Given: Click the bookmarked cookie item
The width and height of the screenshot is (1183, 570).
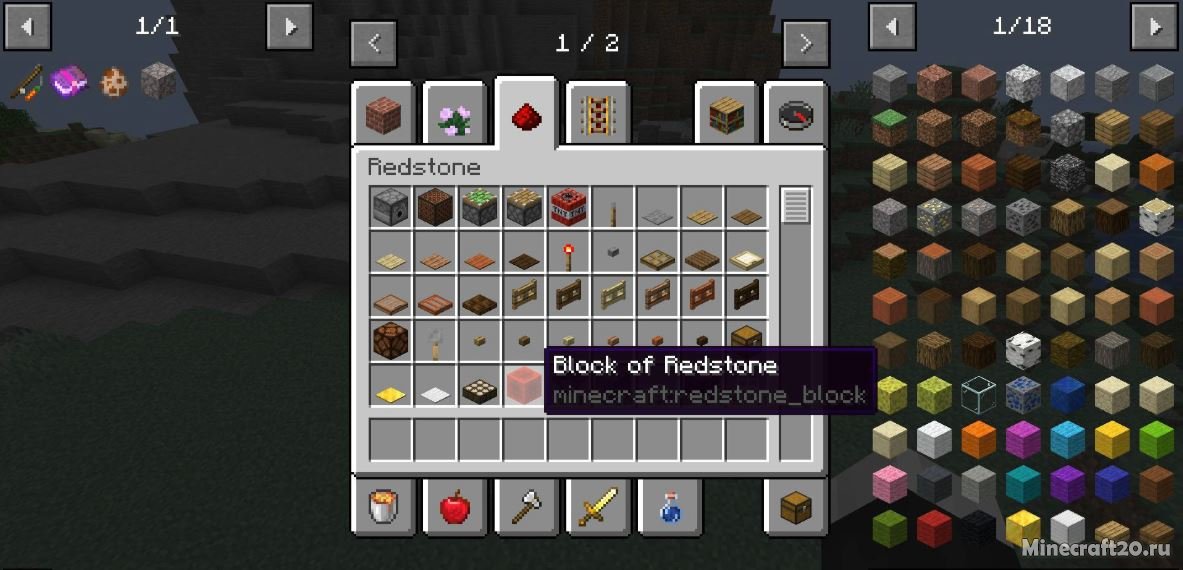Looking at the screenshot, I should click(113, 80).
